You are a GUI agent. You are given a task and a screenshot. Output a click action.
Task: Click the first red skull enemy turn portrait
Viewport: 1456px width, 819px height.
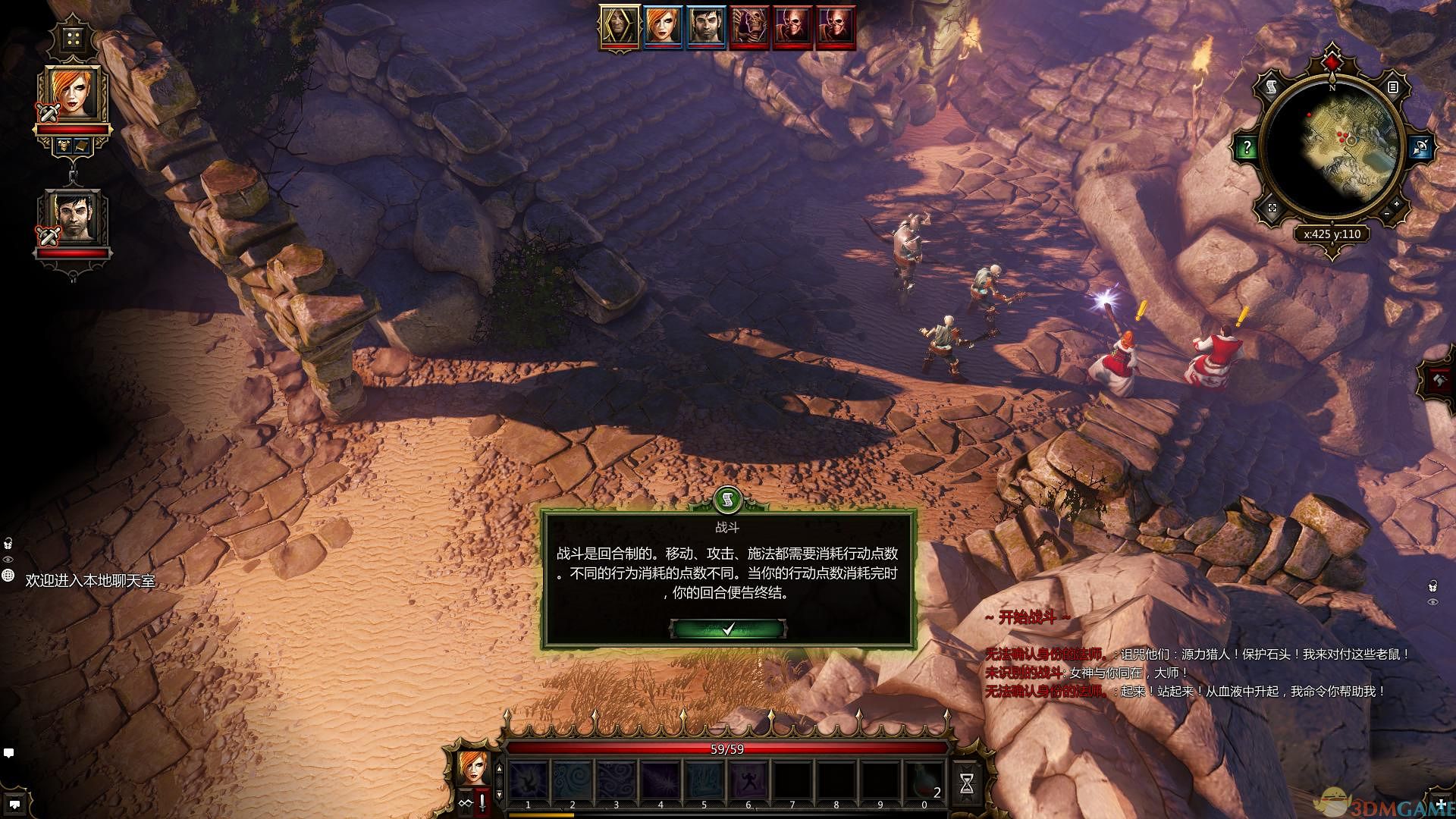pos(749,28)
